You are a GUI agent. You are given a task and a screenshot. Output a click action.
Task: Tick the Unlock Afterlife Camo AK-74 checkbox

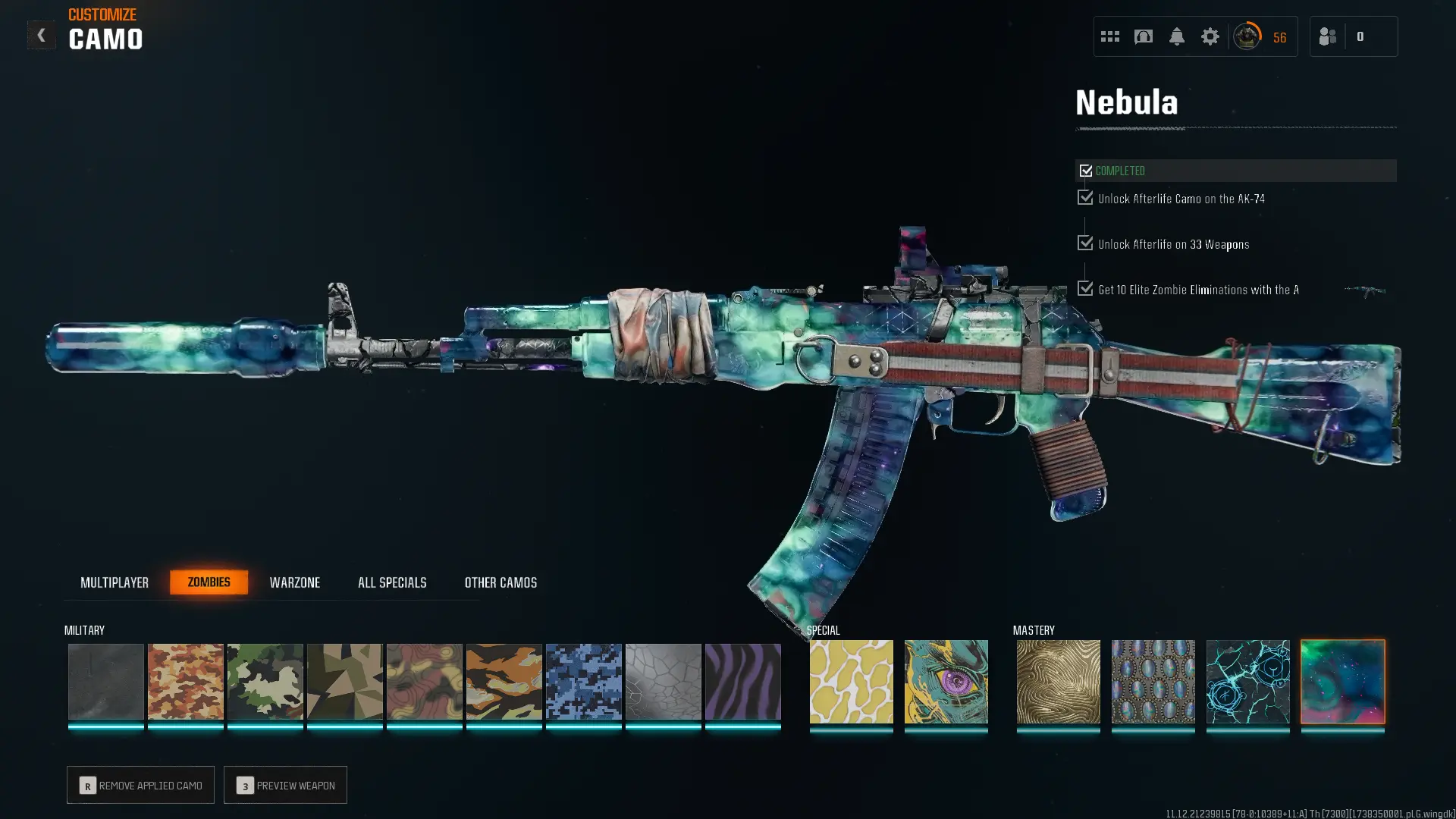(x=1084, y=197)
